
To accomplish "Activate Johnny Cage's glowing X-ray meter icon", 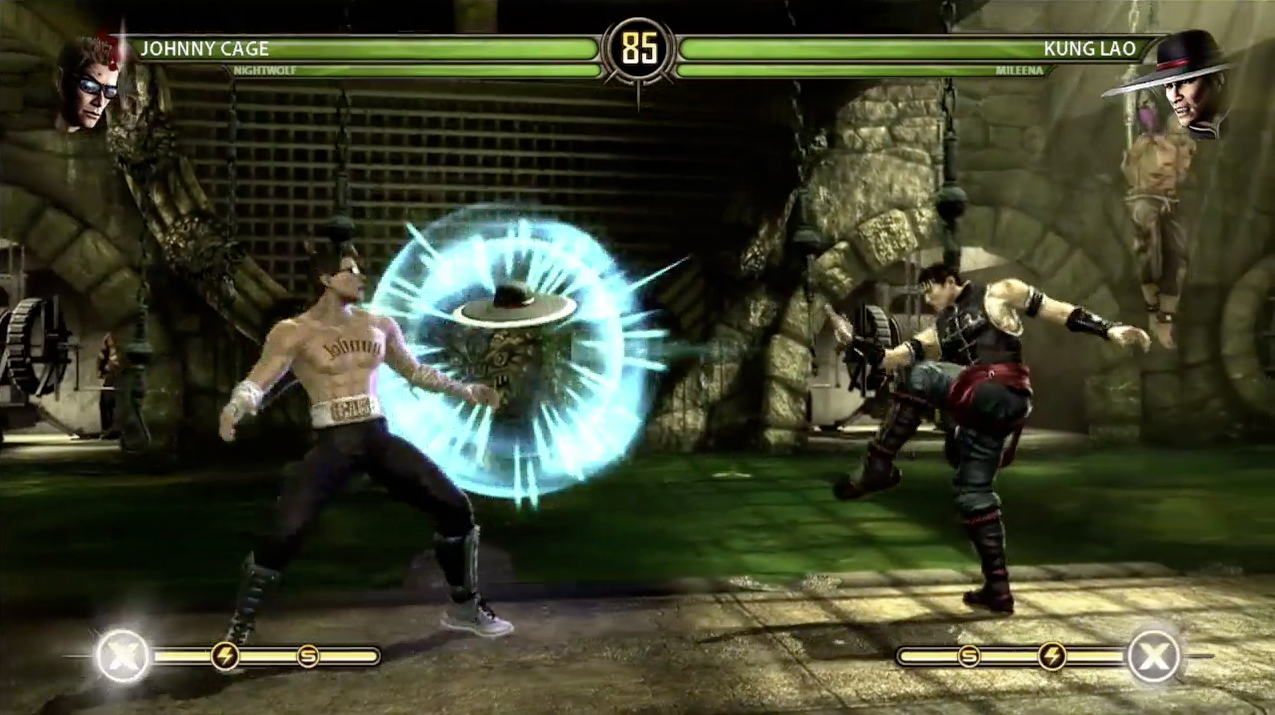I will [x=122, y=657].
